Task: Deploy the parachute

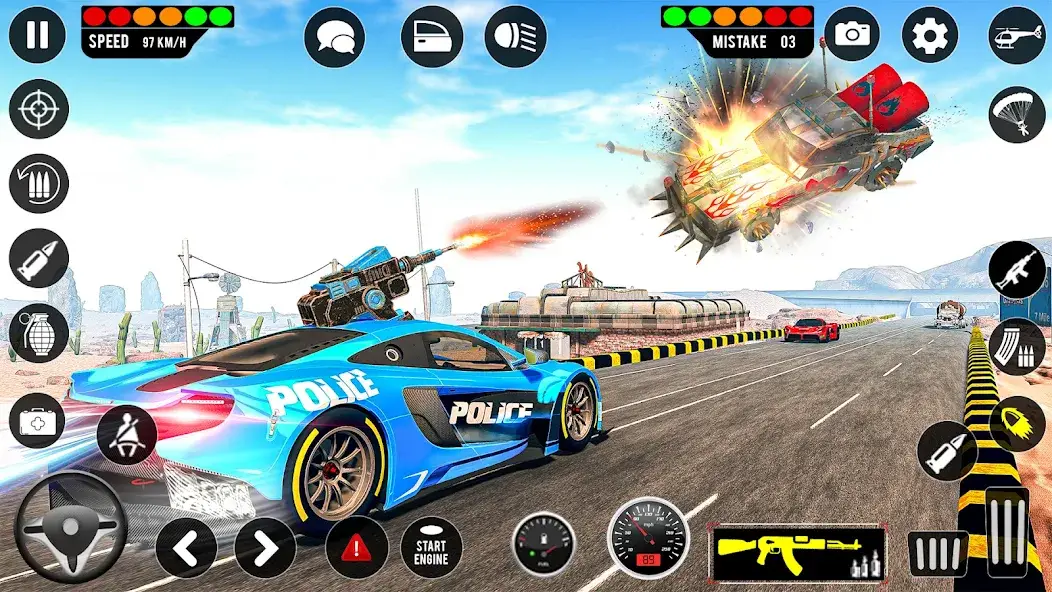Action: (x=1017, y=114)
